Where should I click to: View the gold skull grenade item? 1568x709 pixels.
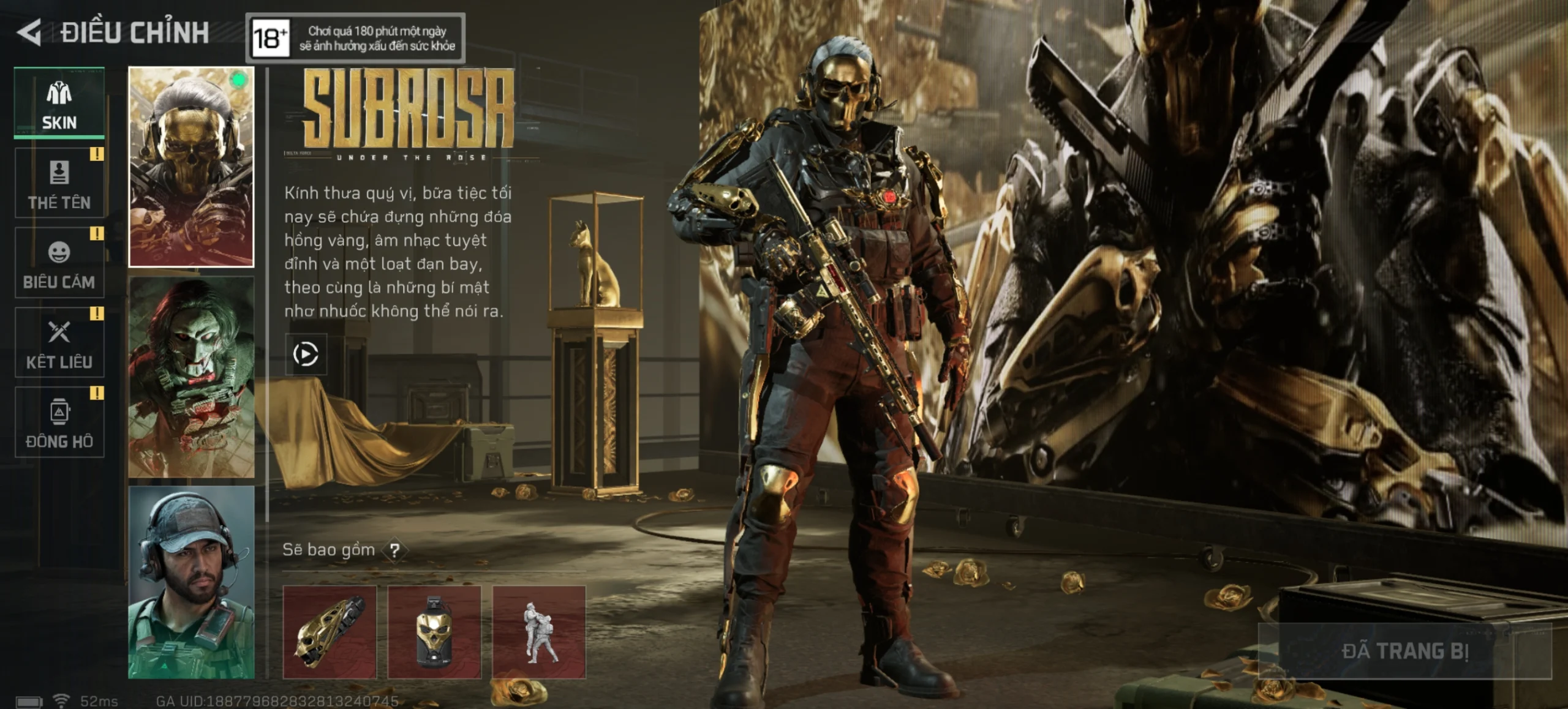pyautogui.click(x=434, y=632)
